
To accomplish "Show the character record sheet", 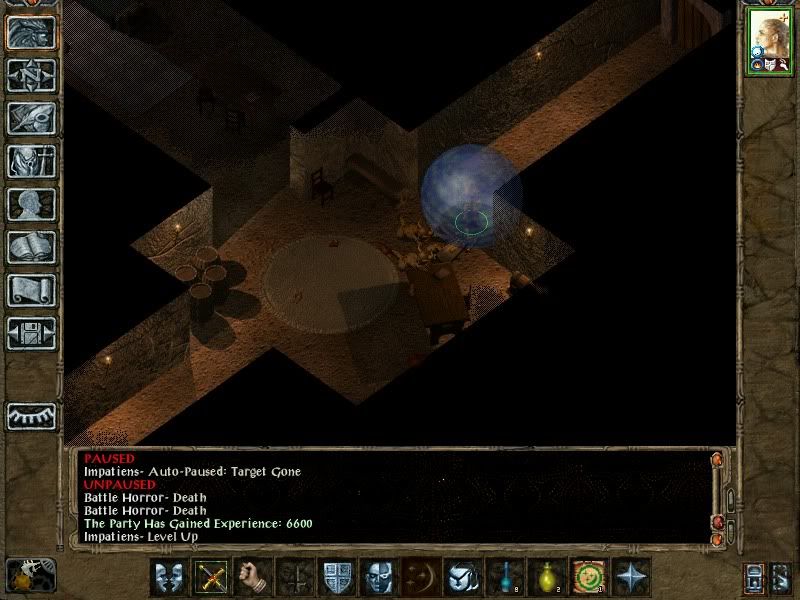I will [31, 204].
